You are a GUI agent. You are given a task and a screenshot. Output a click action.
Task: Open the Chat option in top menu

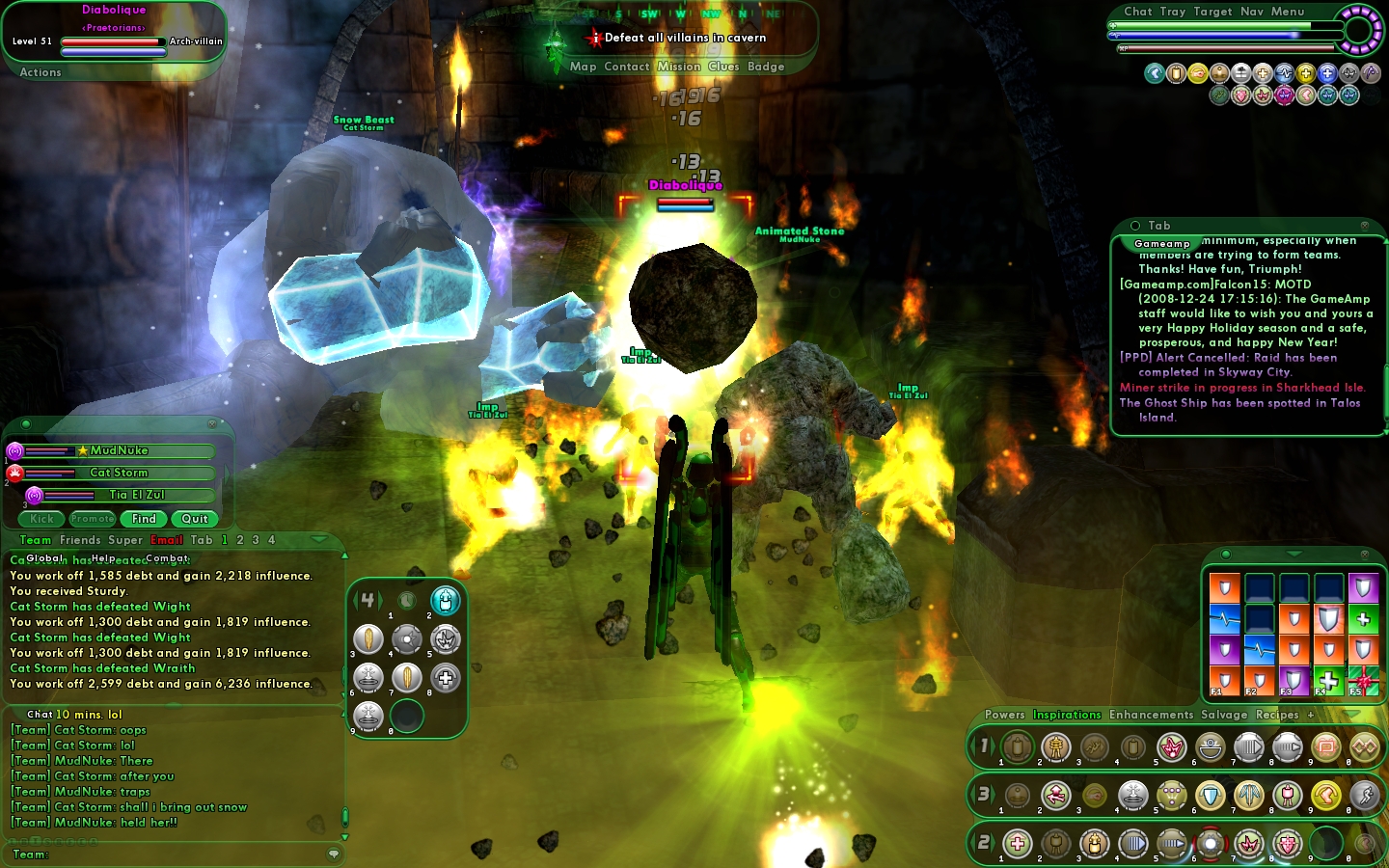(1138, 12)
